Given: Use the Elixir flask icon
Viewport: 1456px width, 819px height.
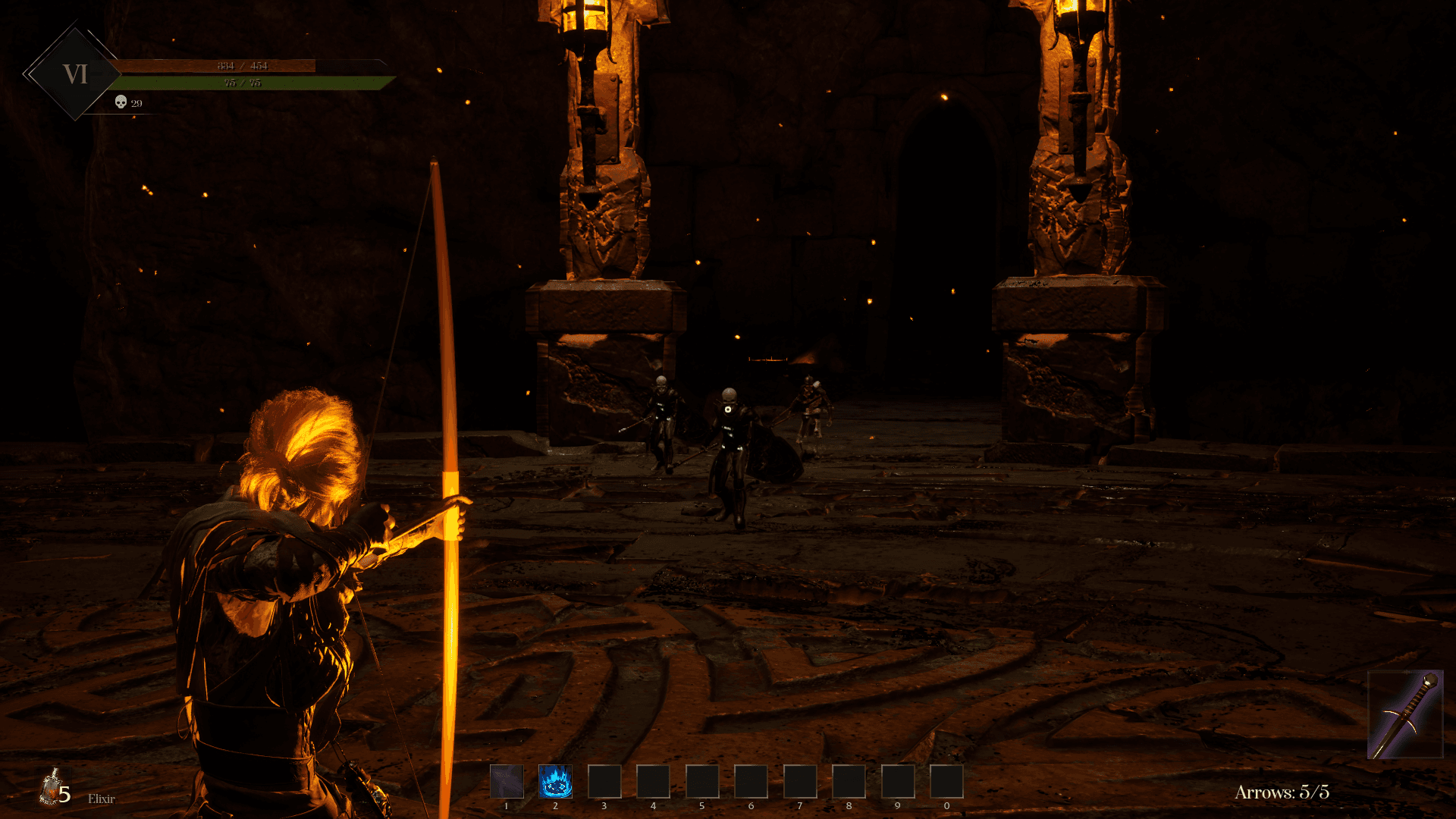Looking at the screenshot, I should coord(52,789).
